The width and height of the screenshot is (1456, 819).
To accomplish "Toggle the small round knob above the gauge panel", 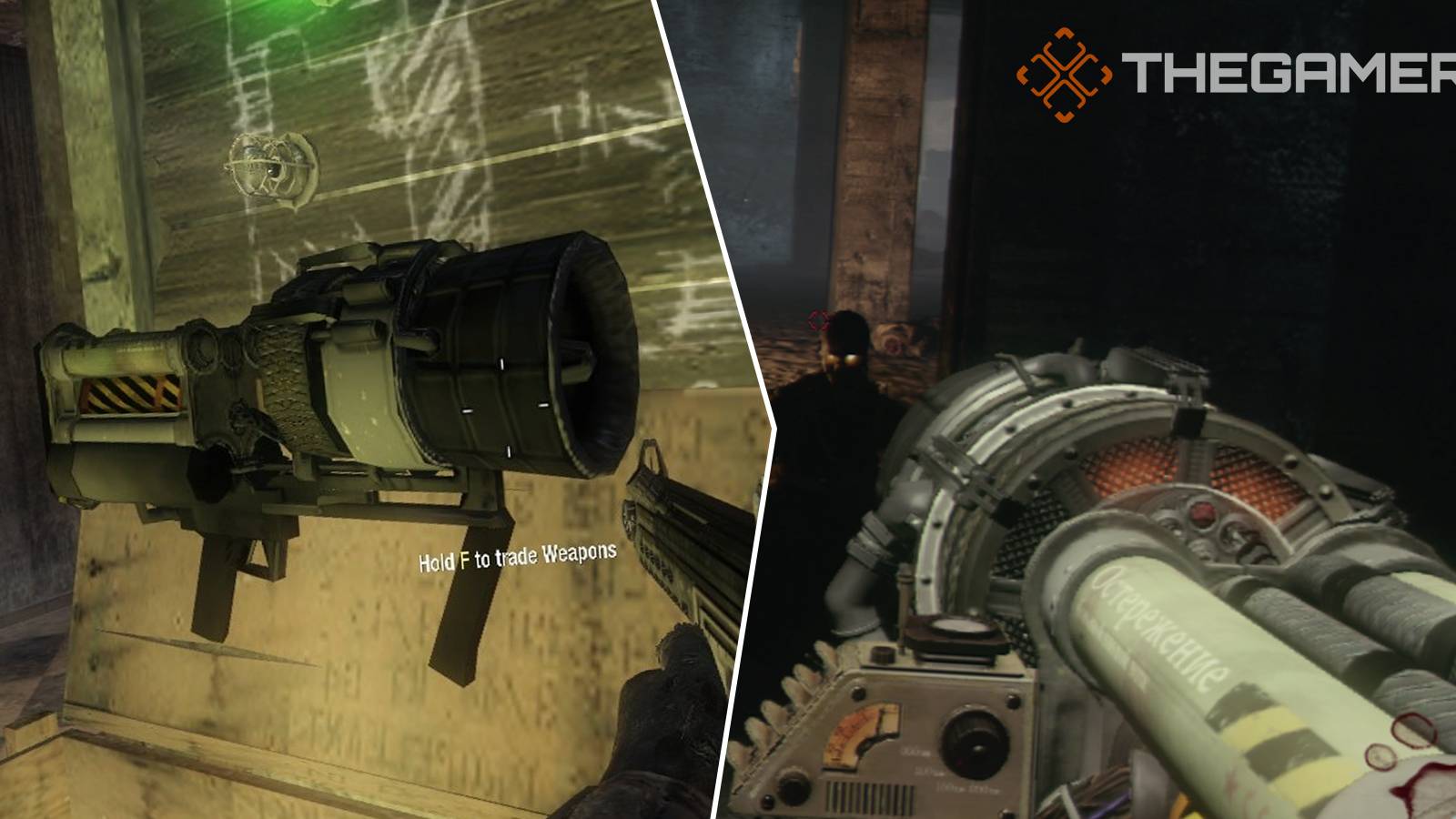I will (x=882, y=656).
